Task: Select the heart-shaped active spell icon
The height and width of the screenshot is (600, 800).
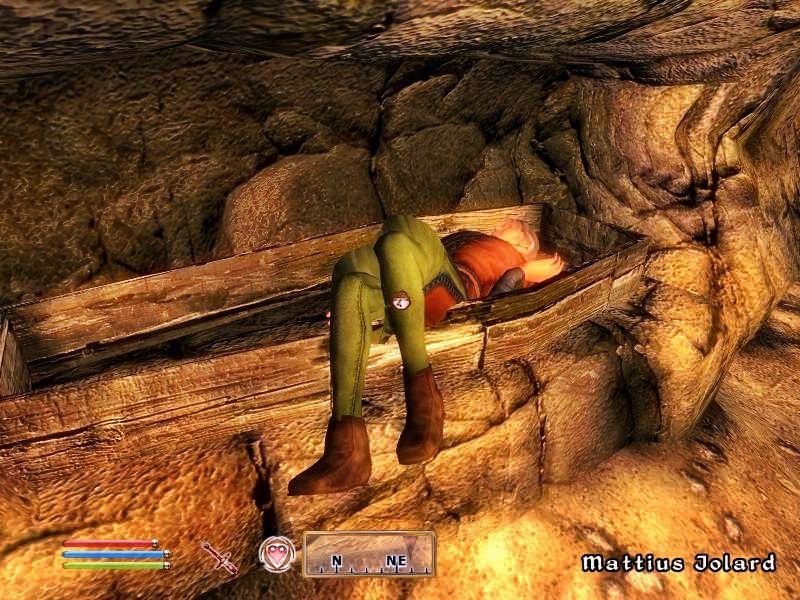Action: click(x=277, y=554)
